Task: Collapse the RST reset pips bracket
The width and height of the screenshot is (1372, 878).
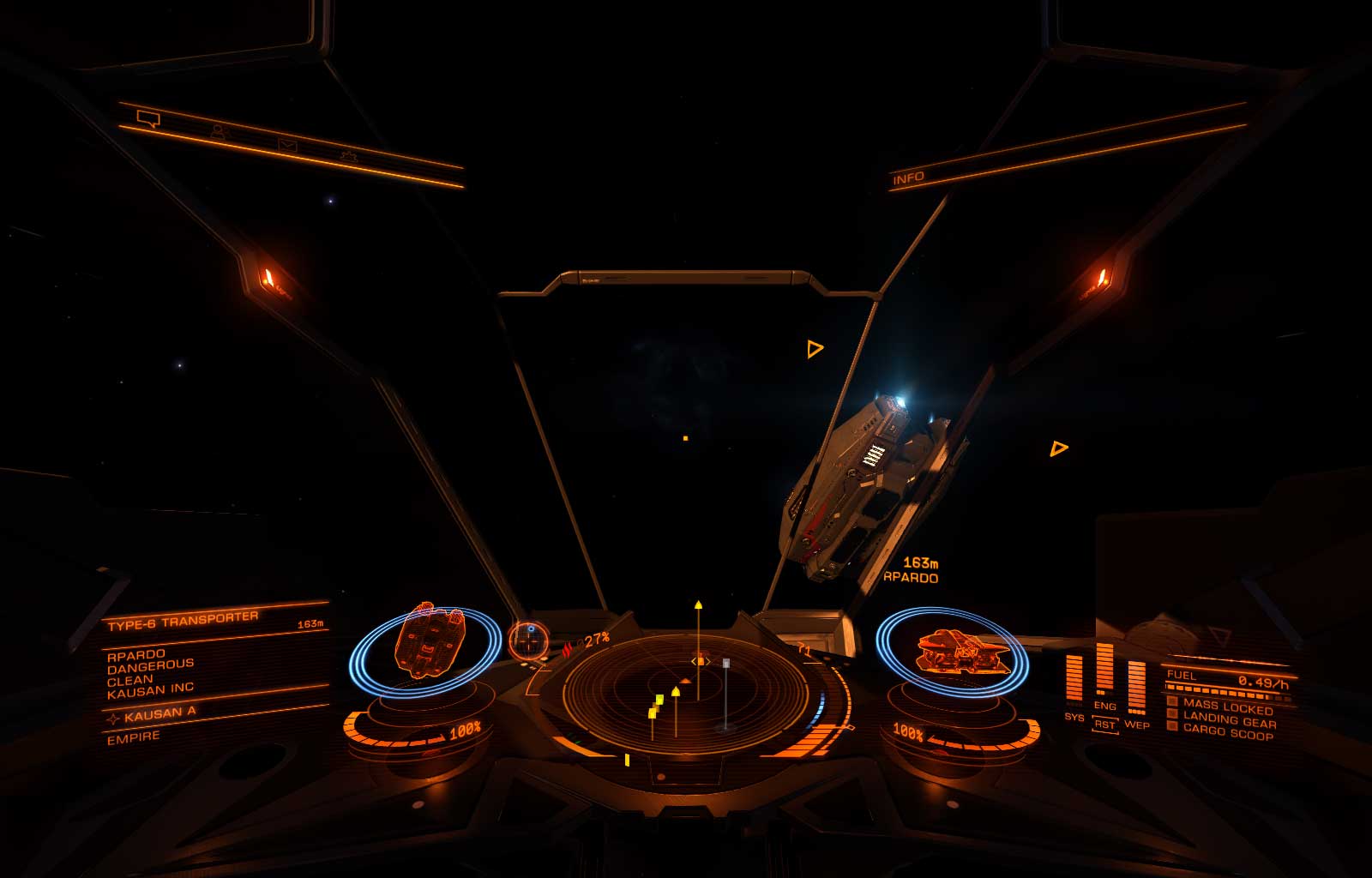Action: coord(1106,725)
